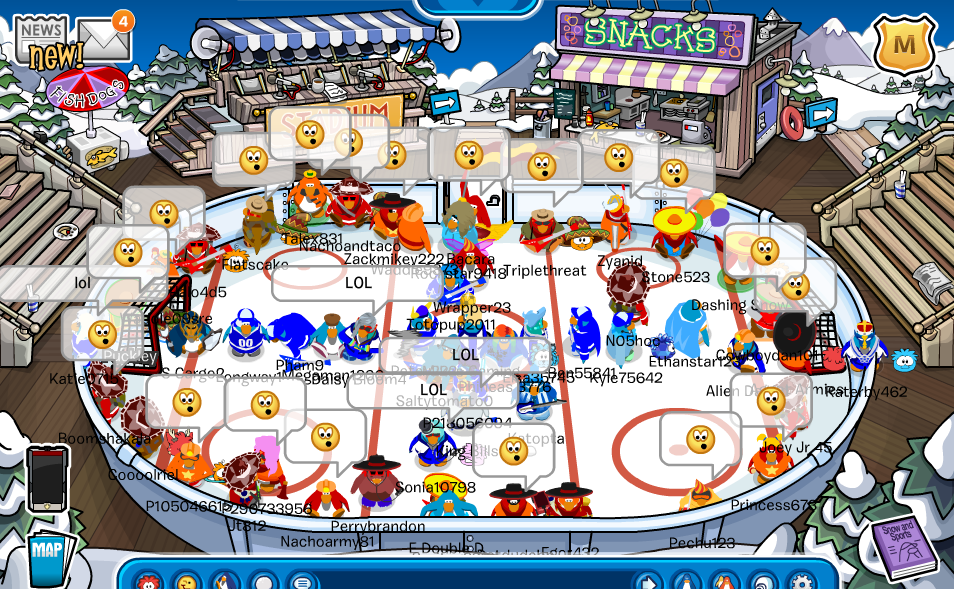Screen dimensions: 954x589
Task: Check the mail envelope with 4 notifications
Action: tap(105, 40)
